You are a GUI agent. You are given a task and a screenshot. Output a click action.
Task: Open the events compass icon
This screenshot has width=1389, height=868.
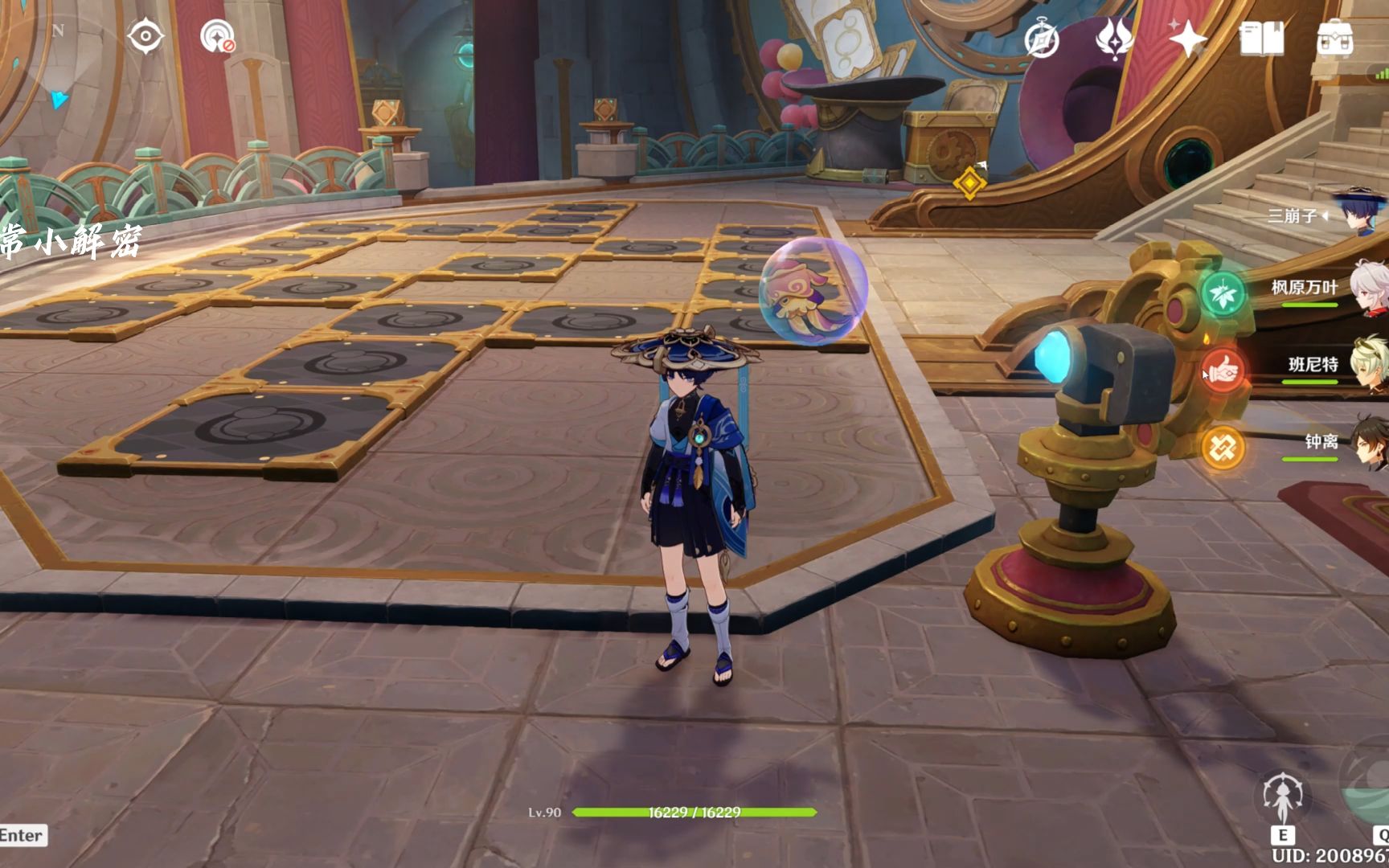pyautogui.click(x=1042, y=39)
